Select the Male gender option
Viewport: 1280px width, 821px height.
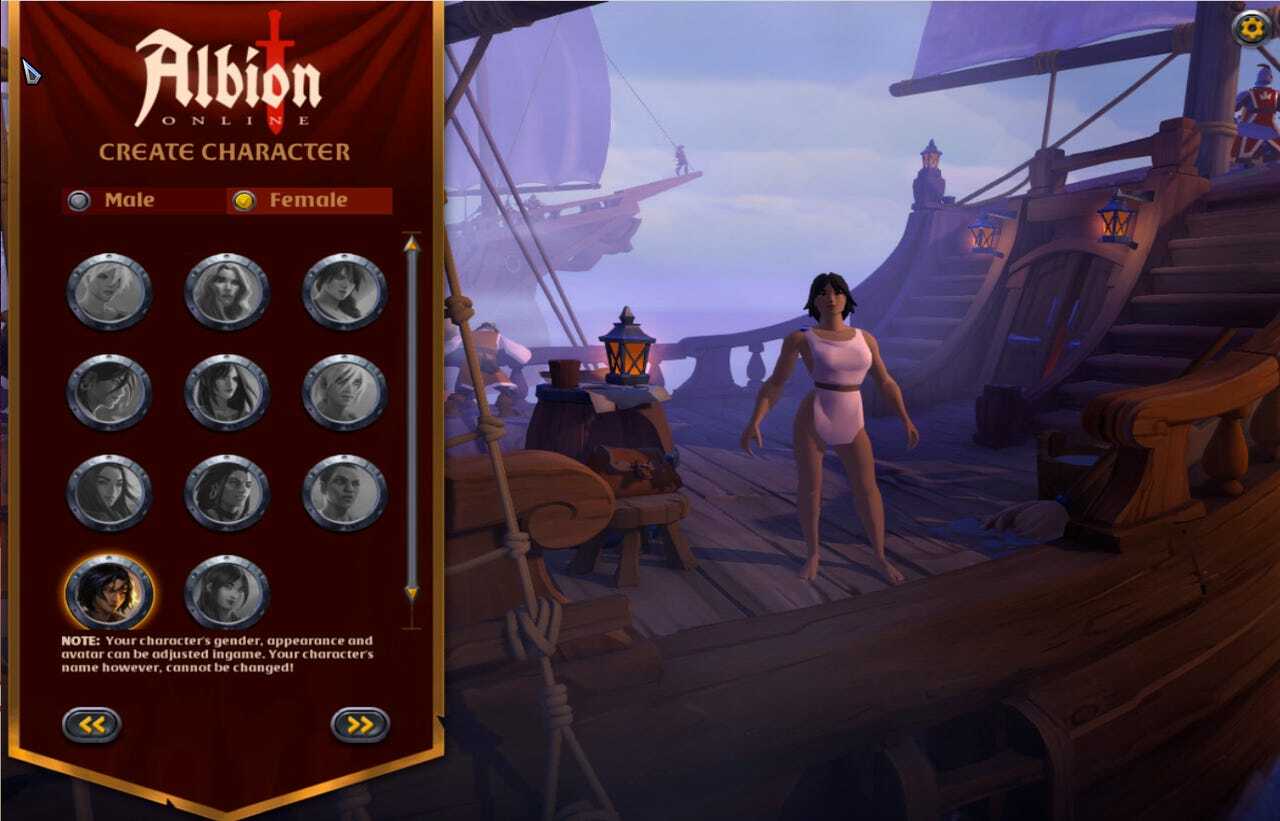tap(80, 200)
